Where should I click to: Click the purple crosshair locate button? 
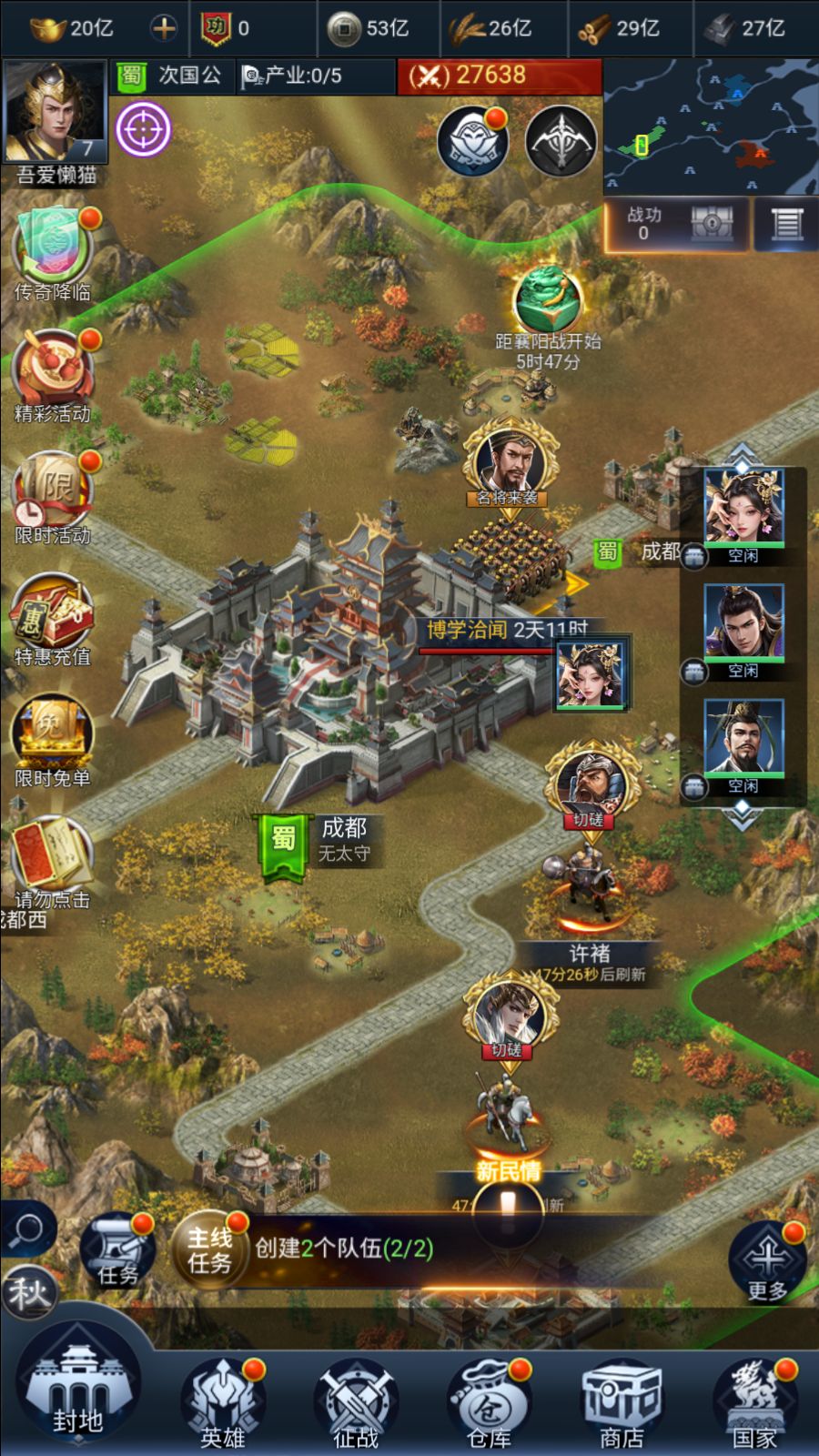coord(143,129)
